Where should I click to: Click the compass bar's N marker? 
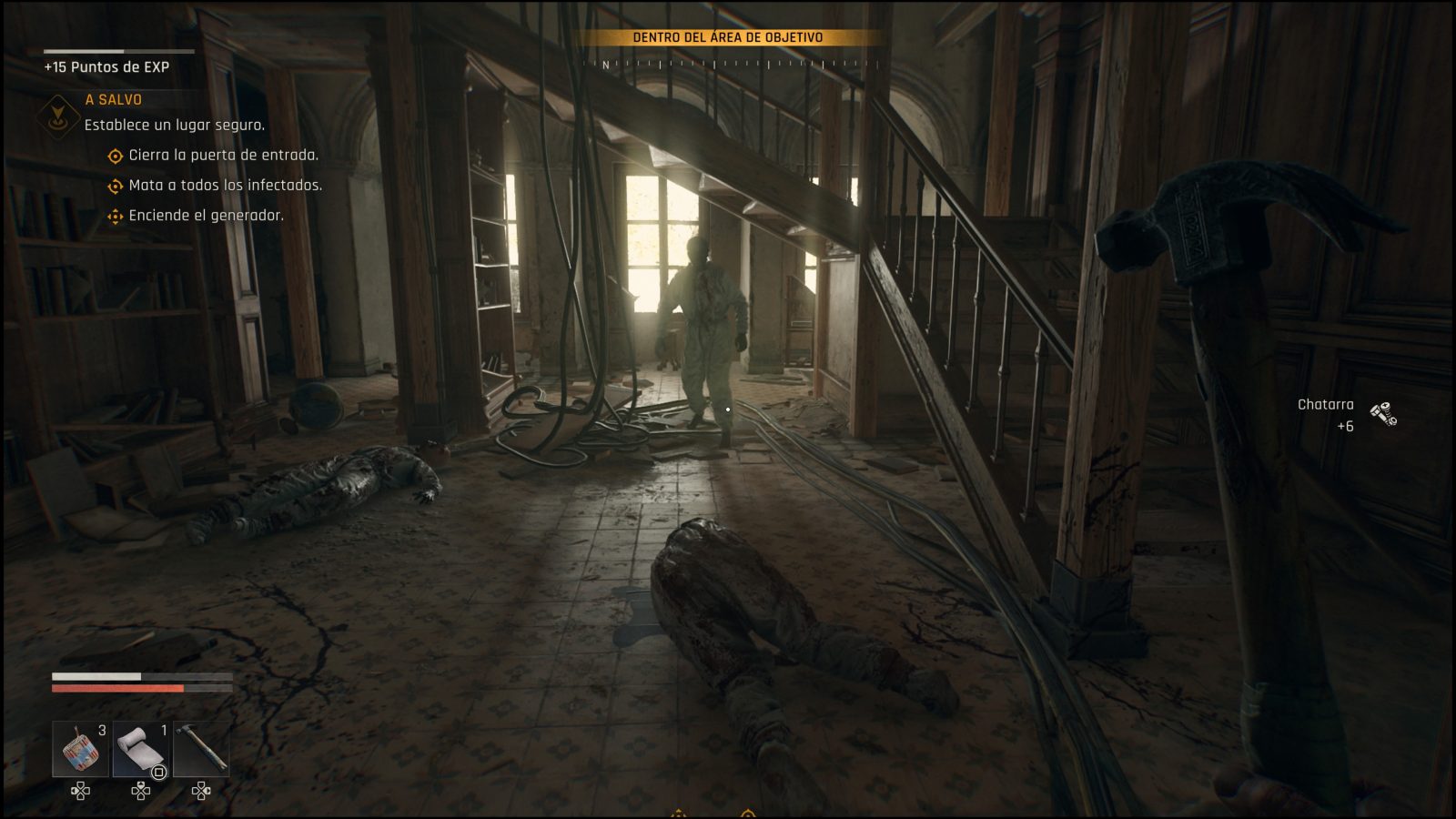click(x=606, y=66)
